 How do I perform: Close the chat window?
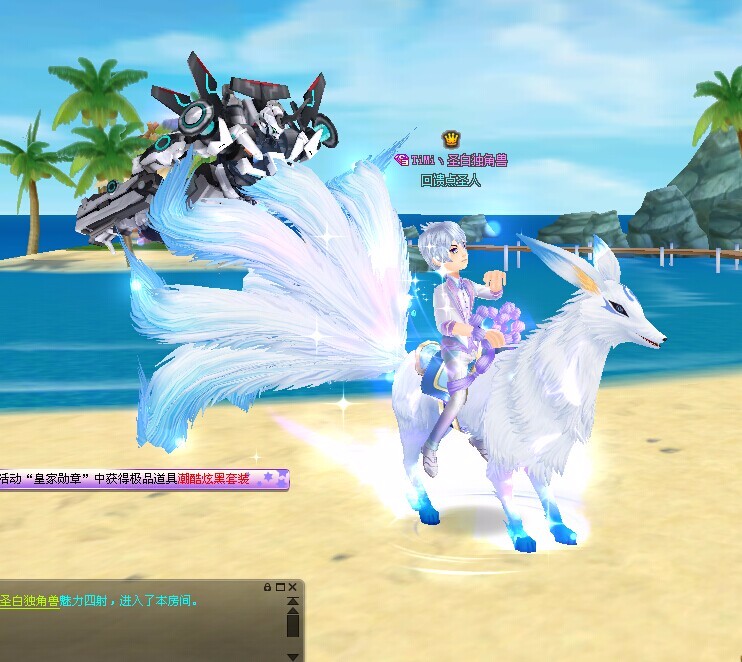293,586
